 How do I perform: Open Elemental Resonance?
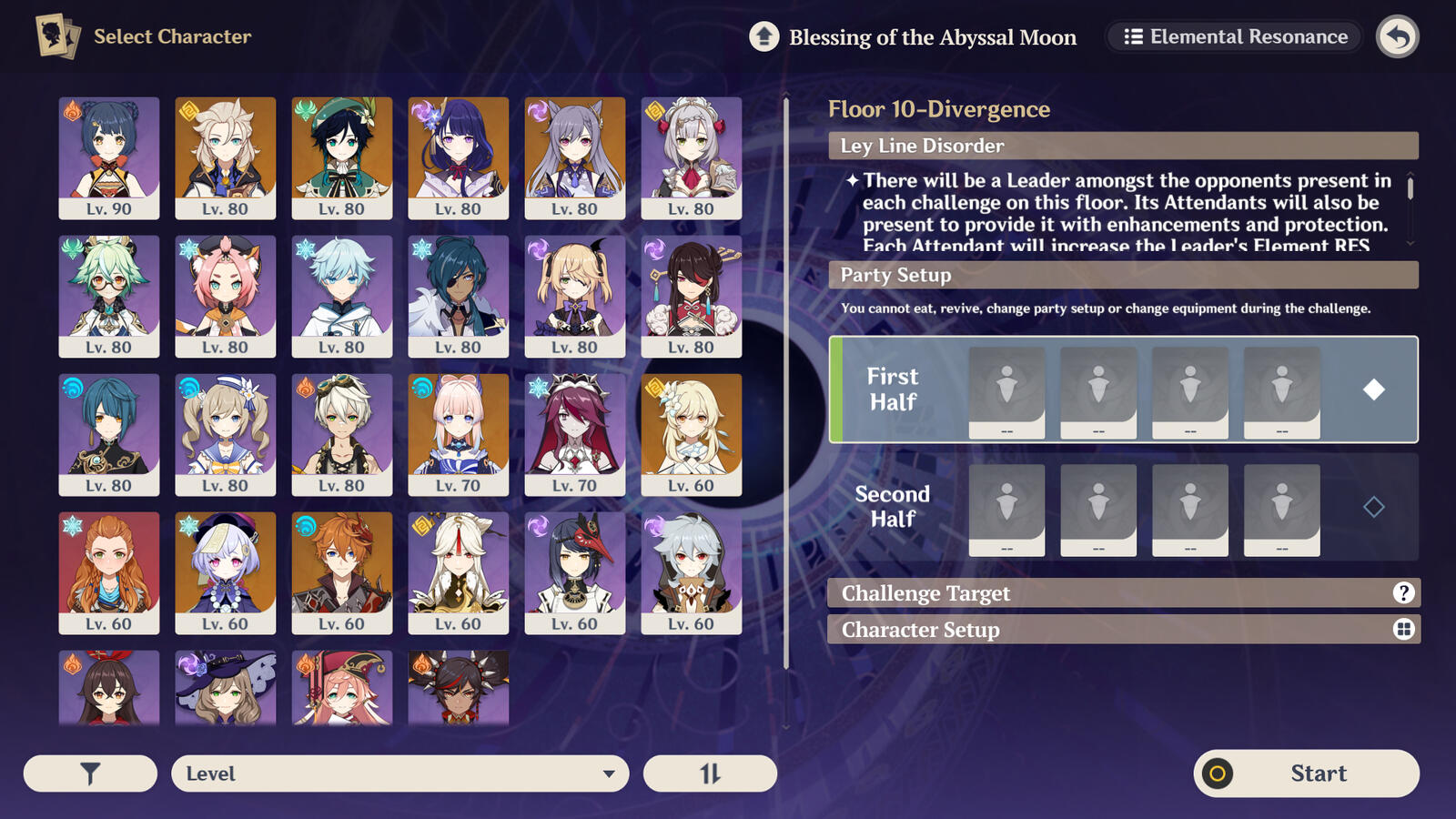tap(1233, 36)
